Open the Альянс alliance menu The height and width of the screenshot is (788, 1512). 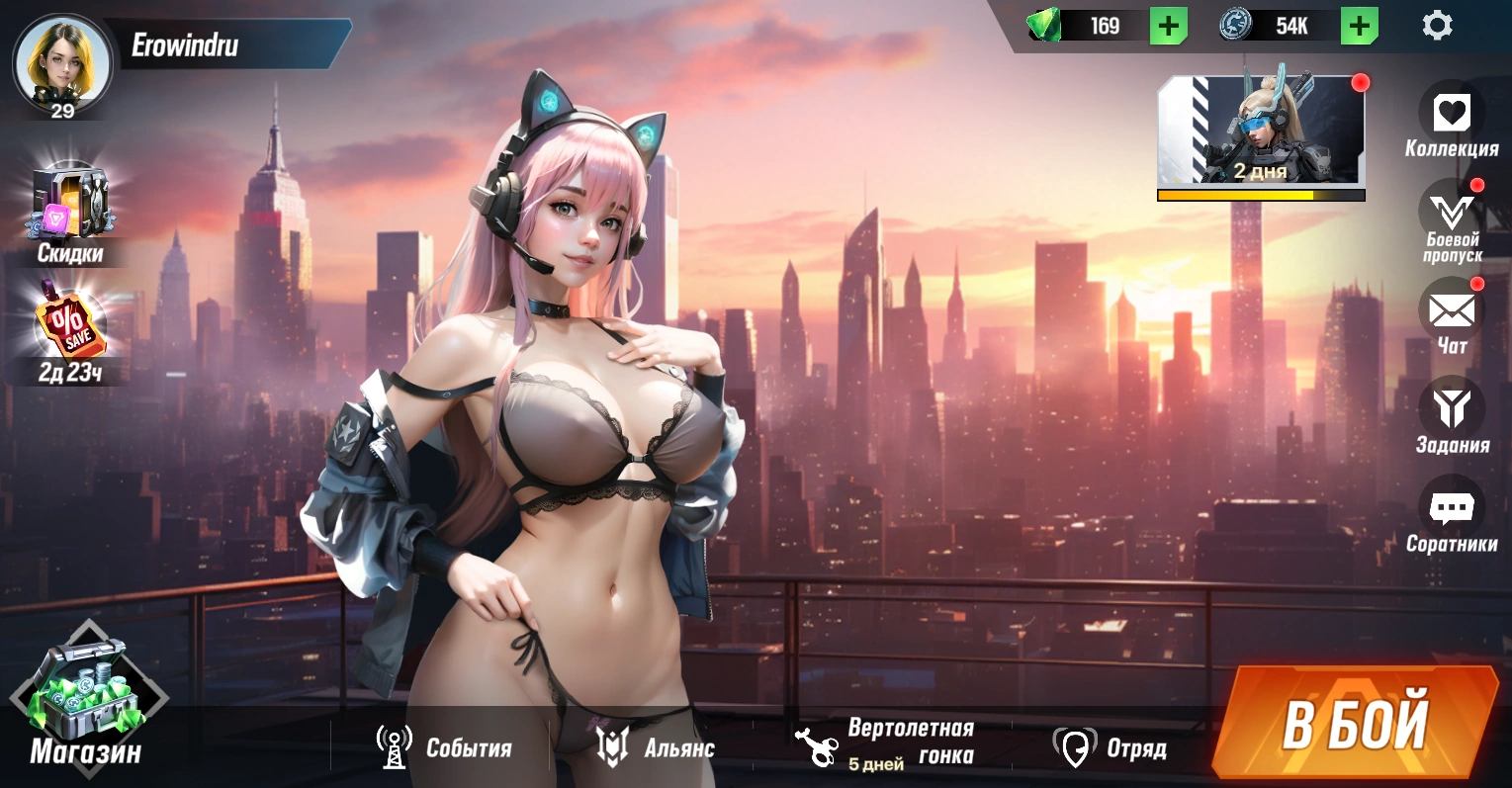(x=656, y=747)
